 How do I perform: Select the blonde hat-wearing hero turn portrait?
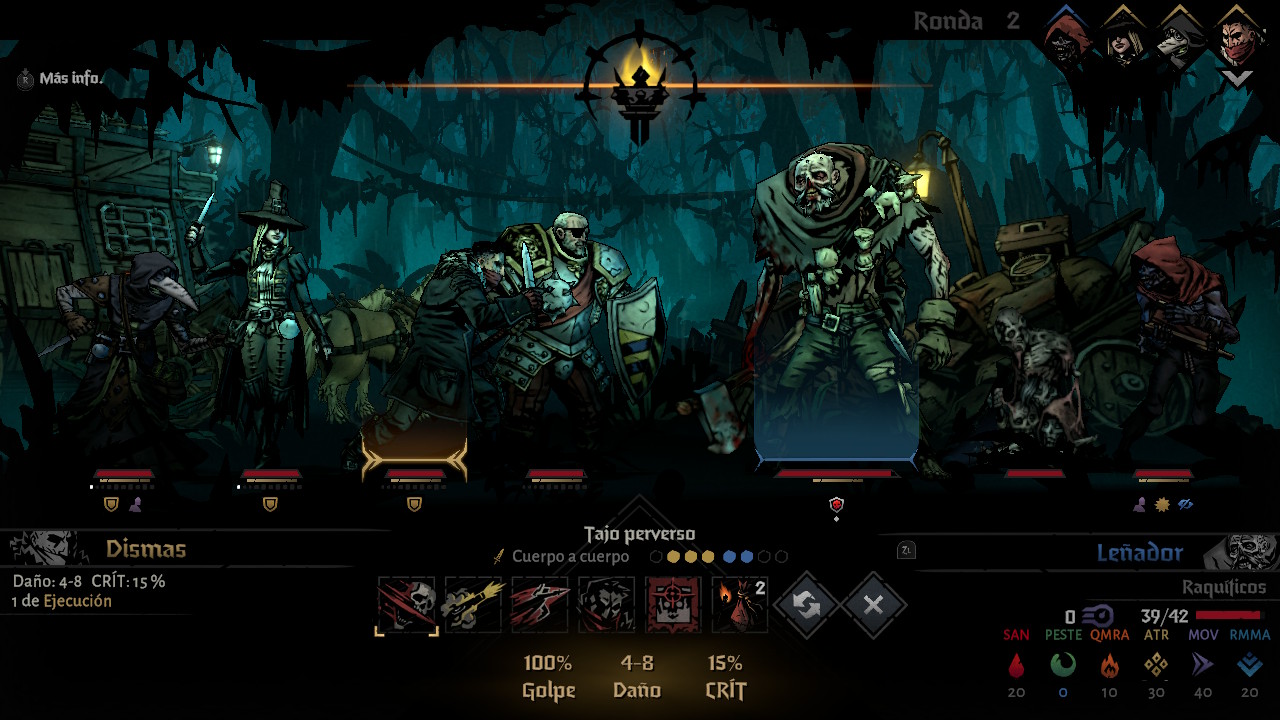pyautogui.click(x=1123, y=38)
